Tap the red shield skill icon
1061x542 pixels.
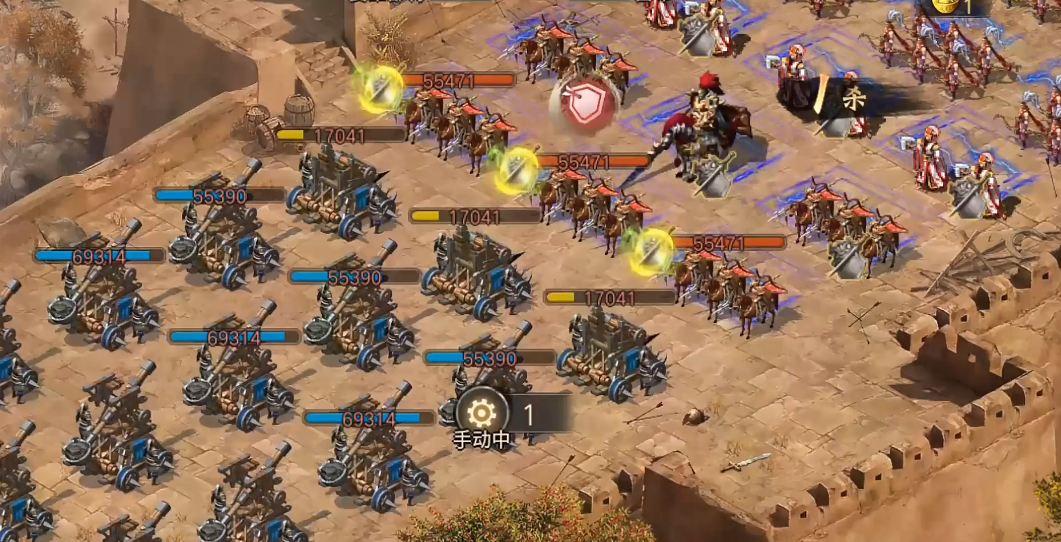pos(583,103)
